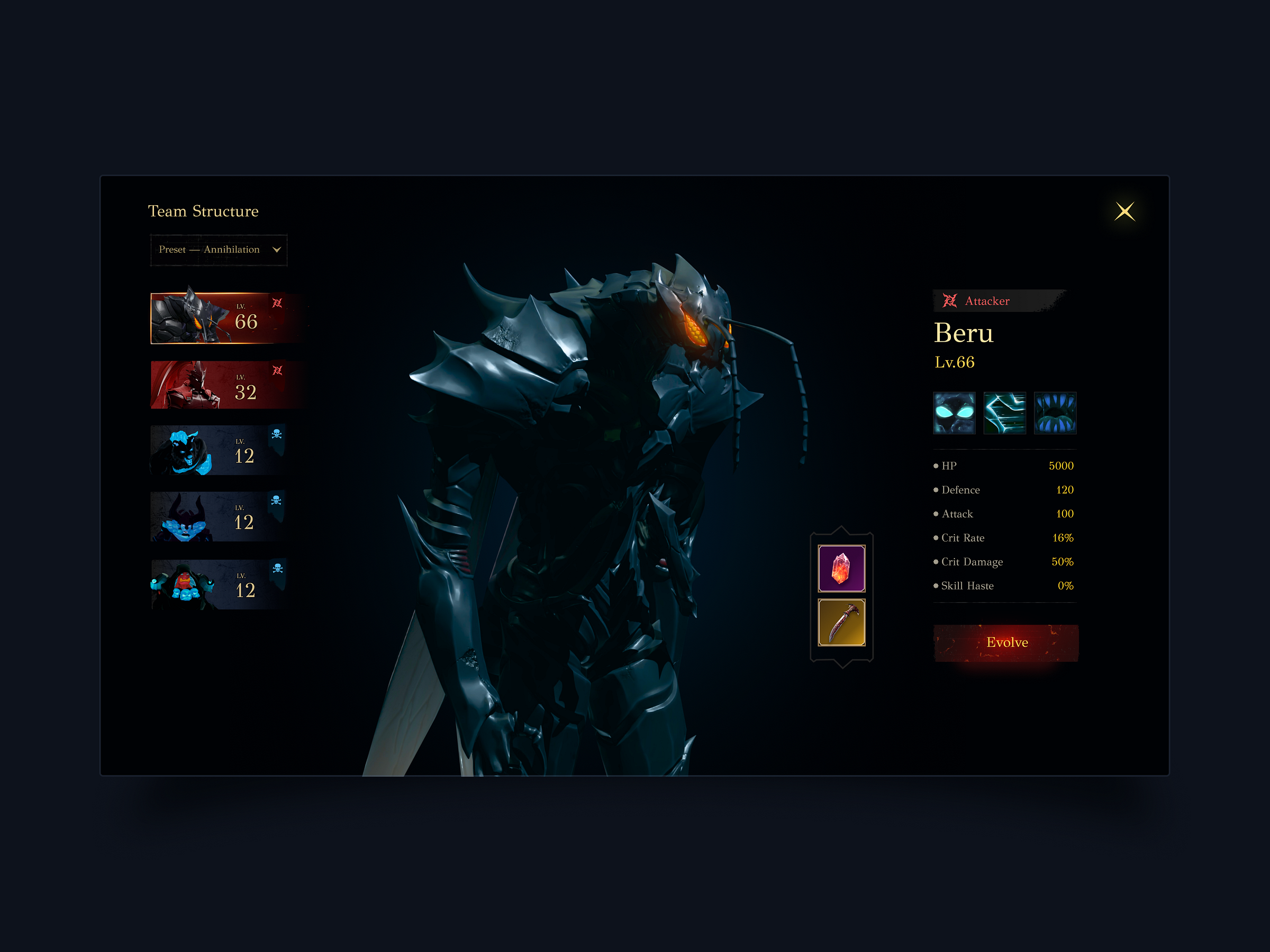1270x952 pixels.
Task: Expand the chevron on the preset selector
Action: click(277, 250)
